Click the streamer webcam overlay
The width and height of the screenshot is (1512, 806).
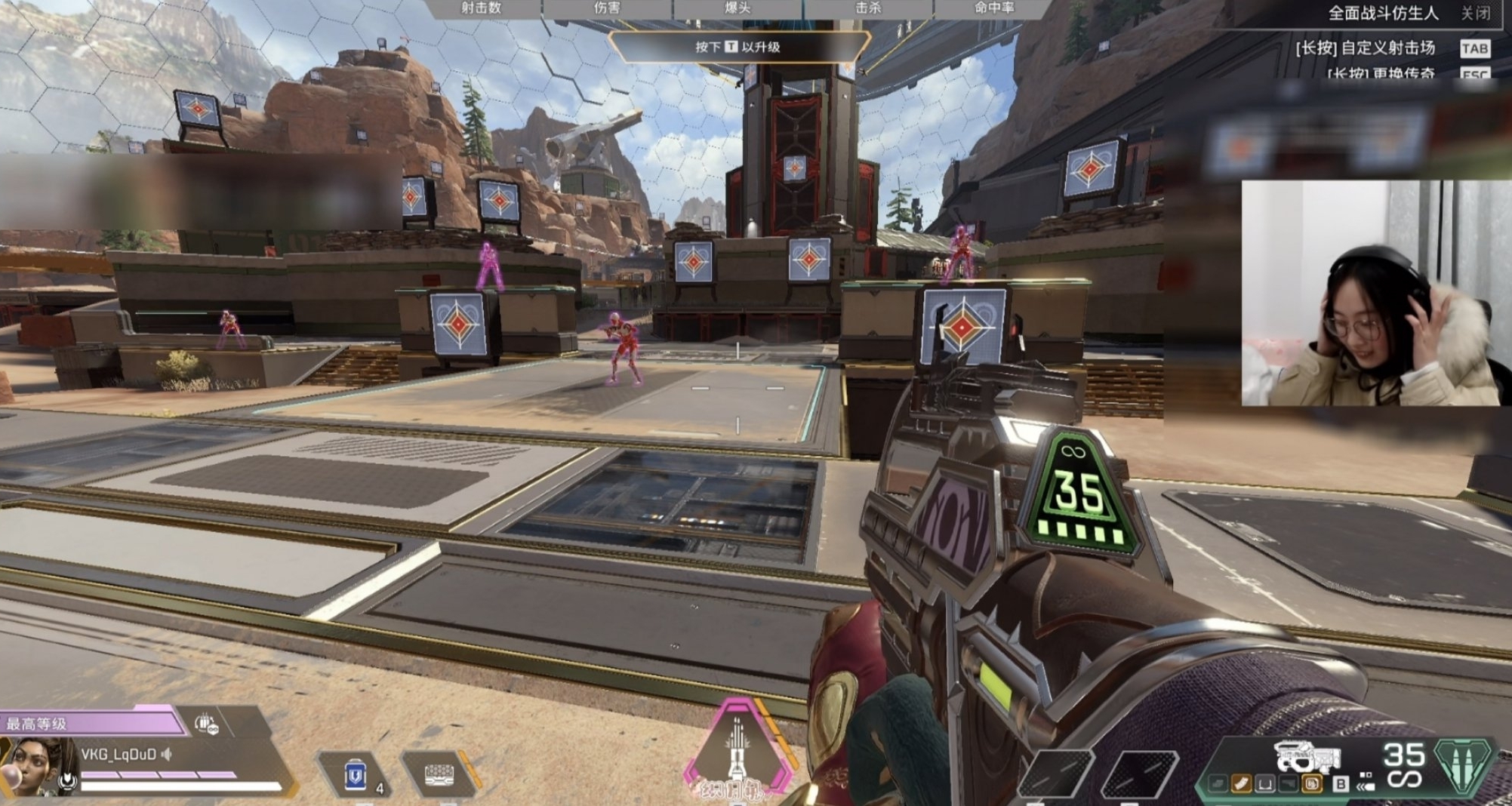1370,293
